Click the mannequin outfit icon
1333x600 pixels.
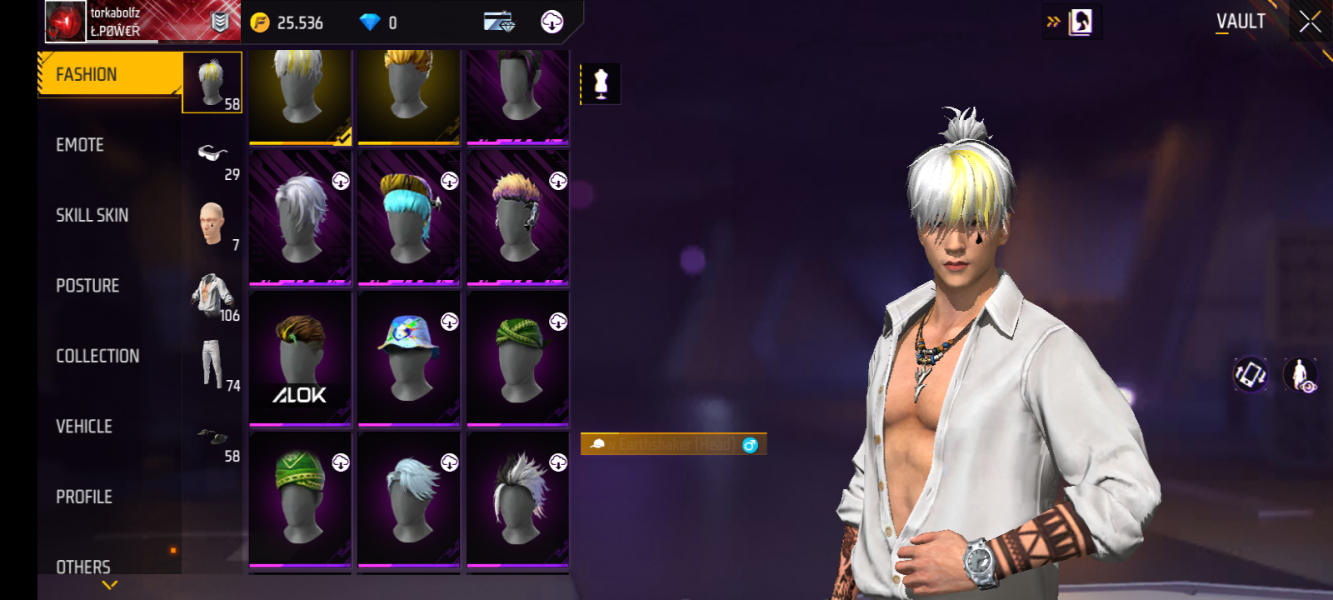tap(601, 84)
